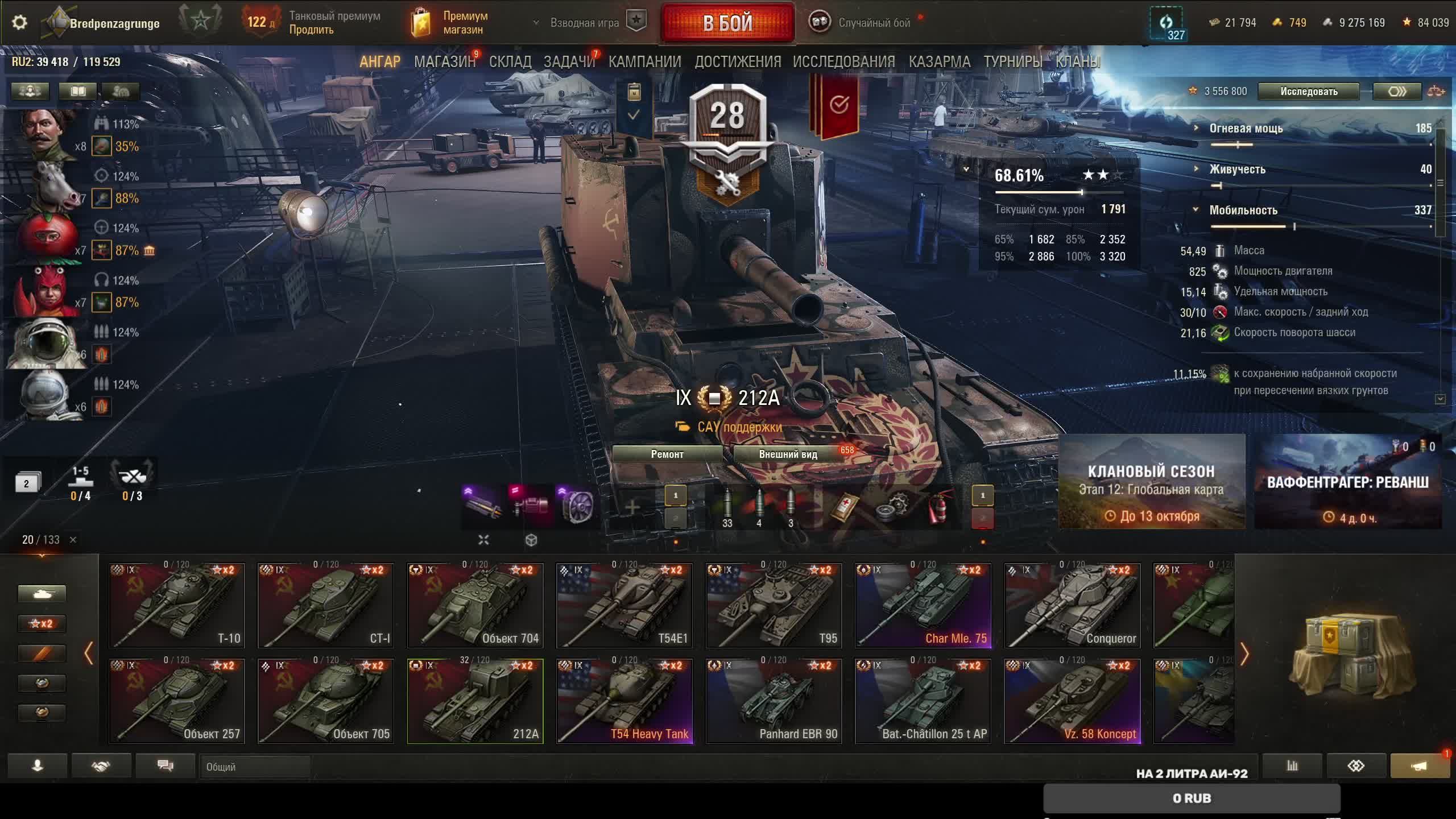The image size is (1456, 819).
Task: Open the СКЛАД tab
Action: point(510,61)
